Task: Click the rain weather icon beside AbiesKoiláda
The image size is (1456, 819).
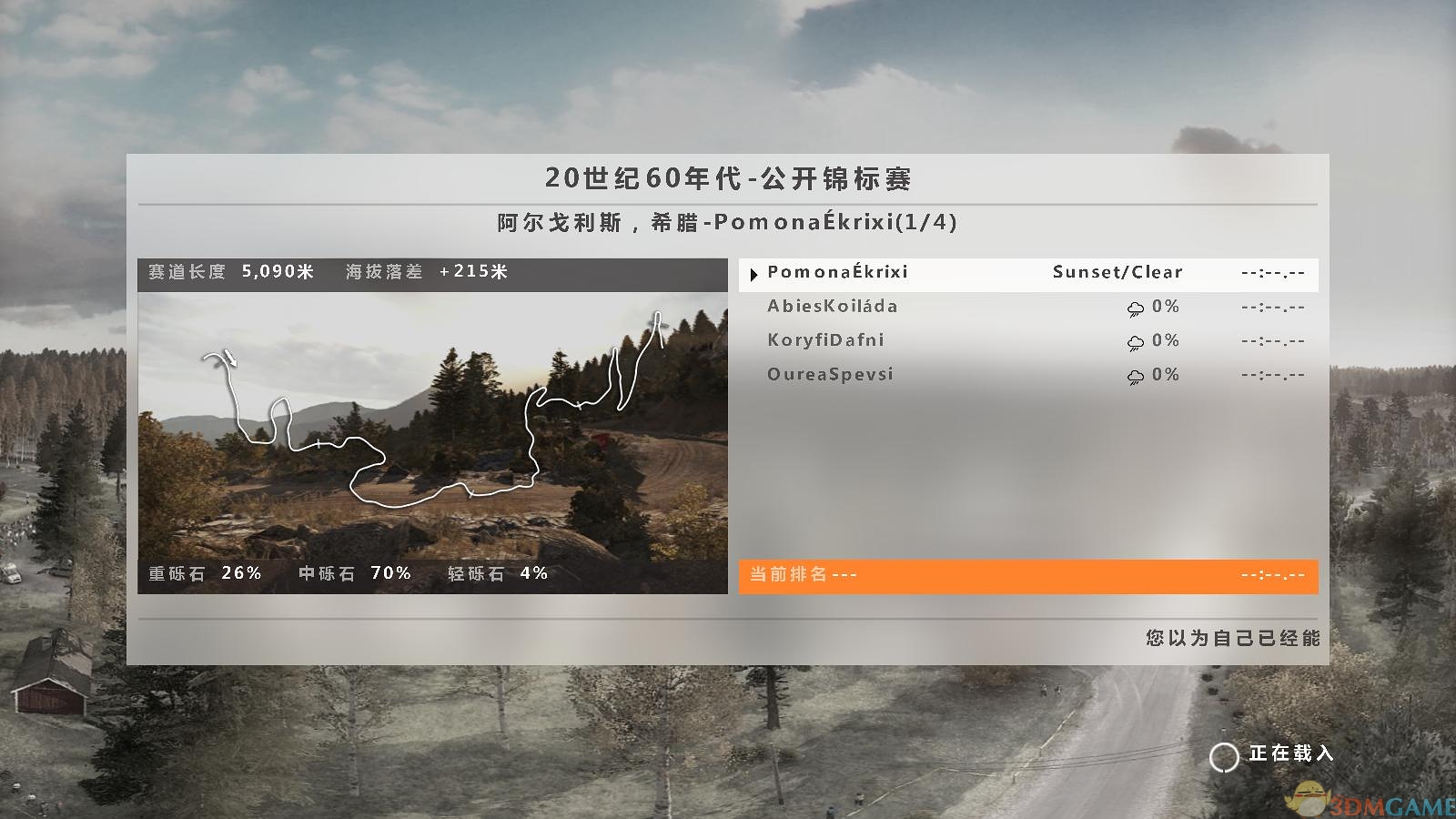Action: [x=1135, y=308]
